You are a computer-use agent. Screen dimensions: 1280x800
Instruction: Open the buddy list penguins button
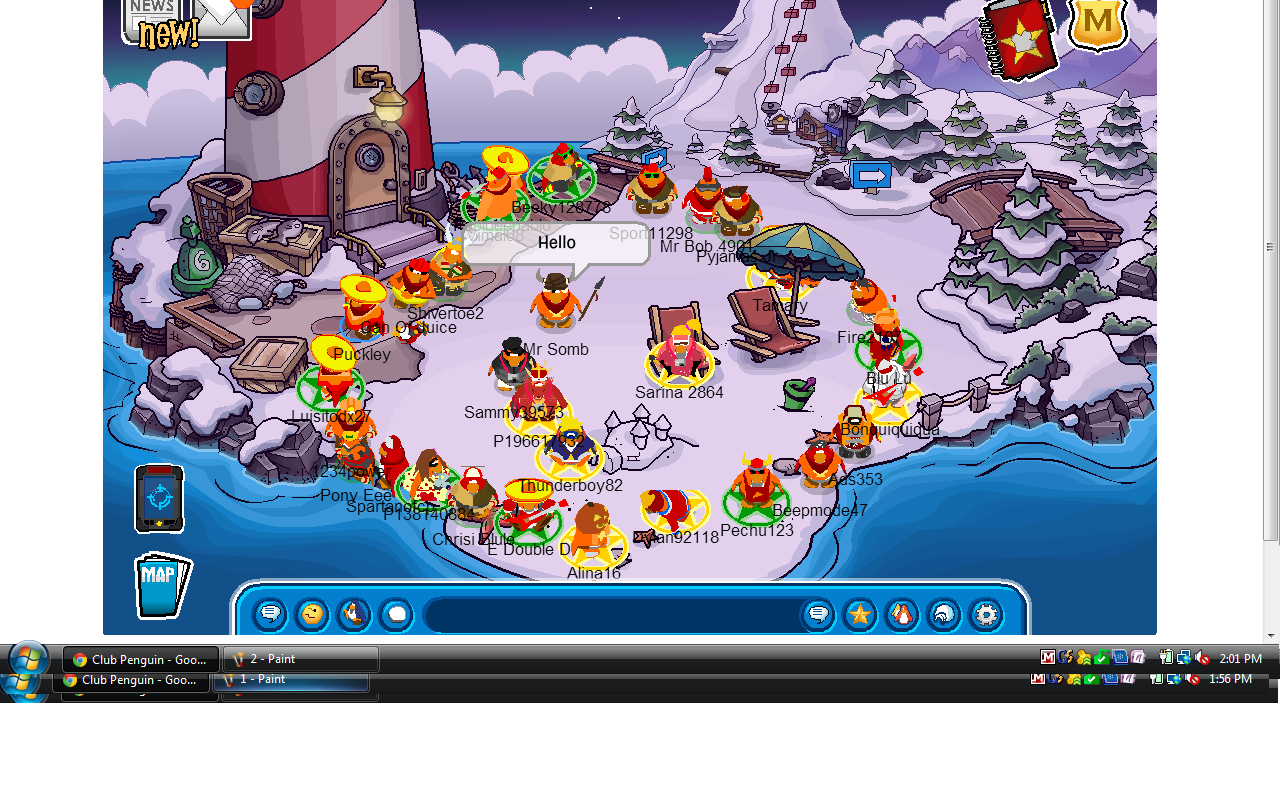[x=902, y=614]
